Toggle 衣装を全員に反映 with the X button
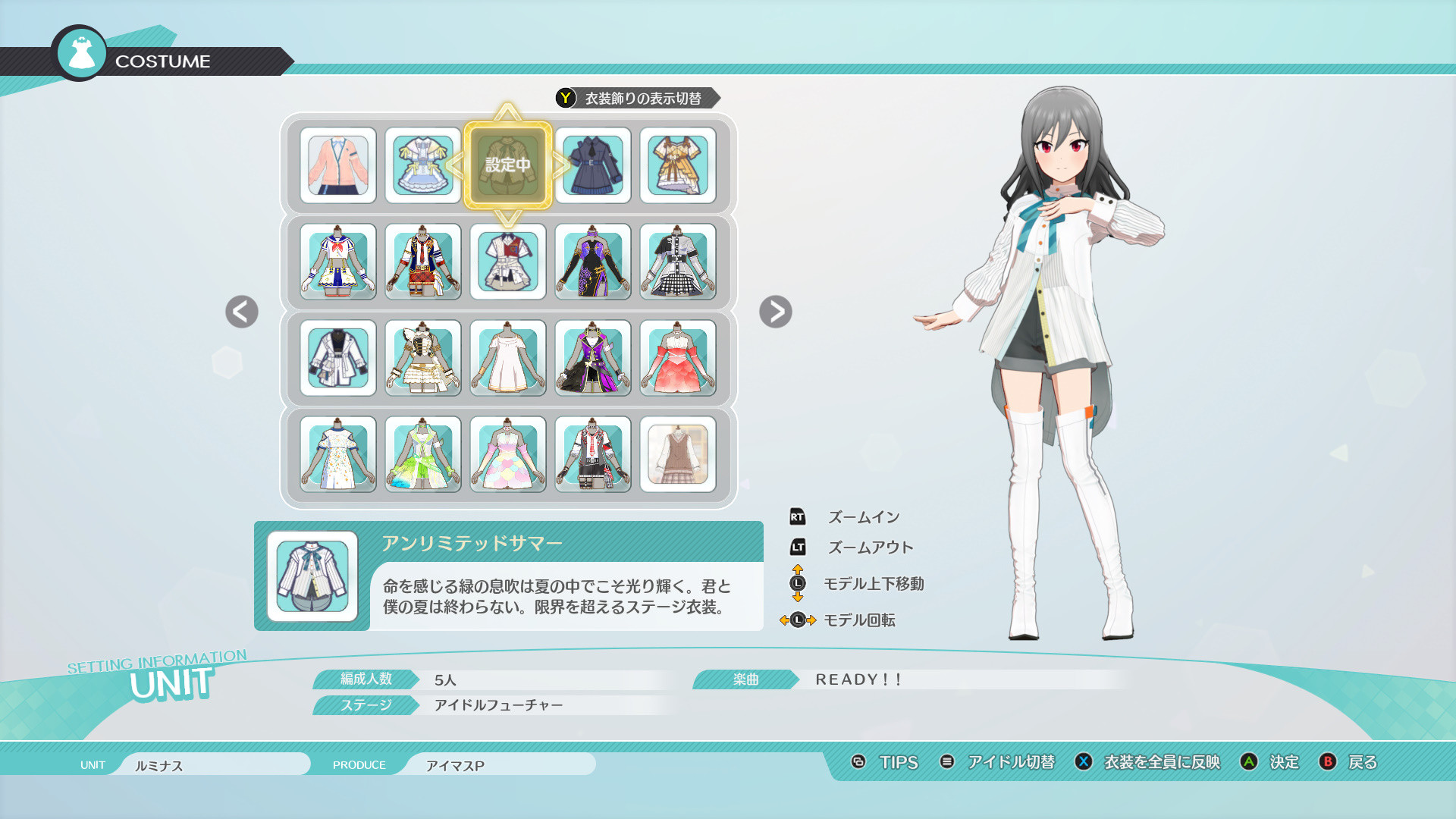The height and width of the screenshot is (819, 1456). [x=1159, y=764]
